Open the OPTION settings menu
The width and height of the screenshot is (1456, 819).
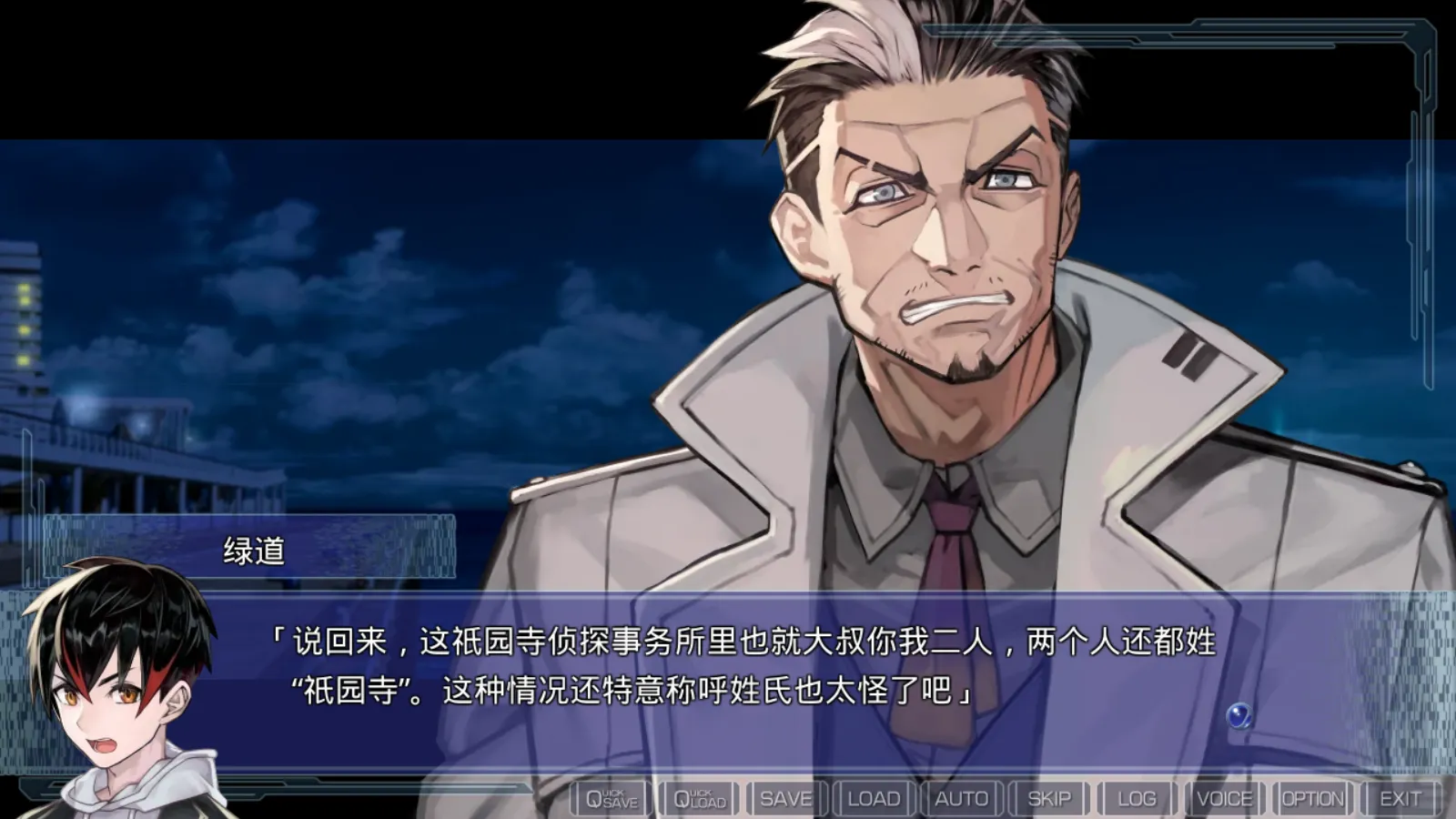tap(1312, 799)
